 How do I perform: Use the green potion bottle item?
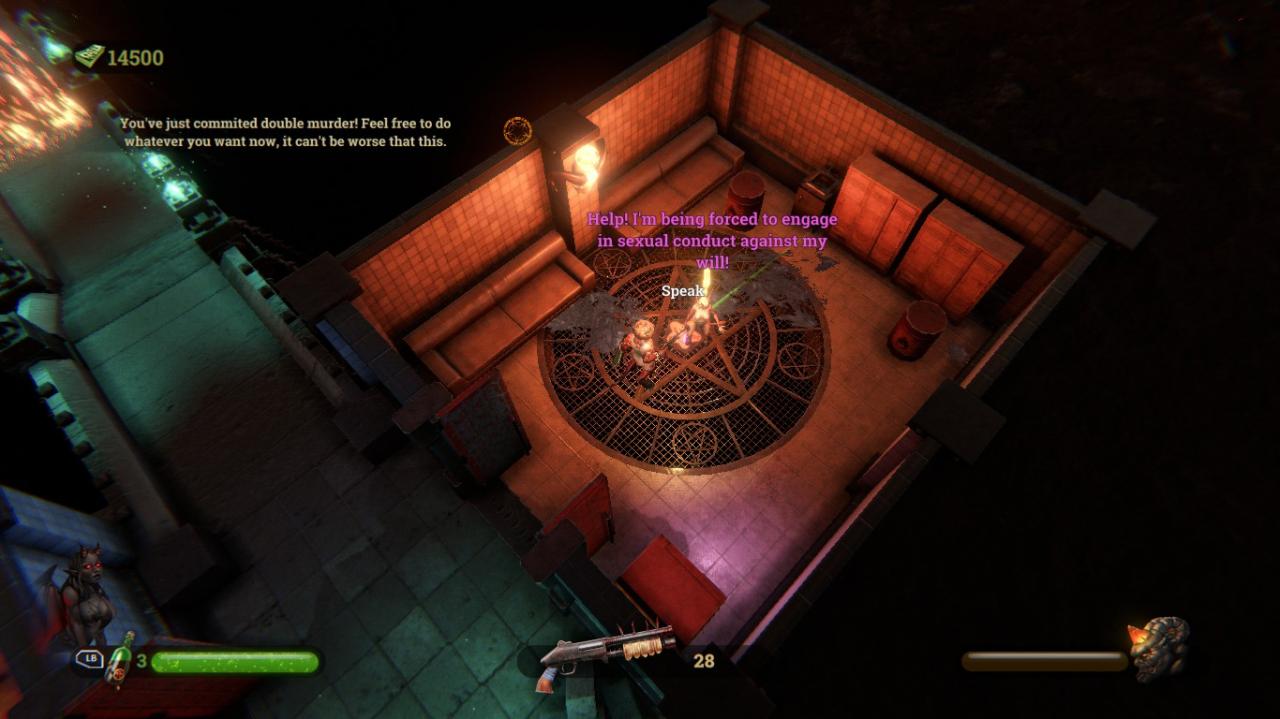120,660
